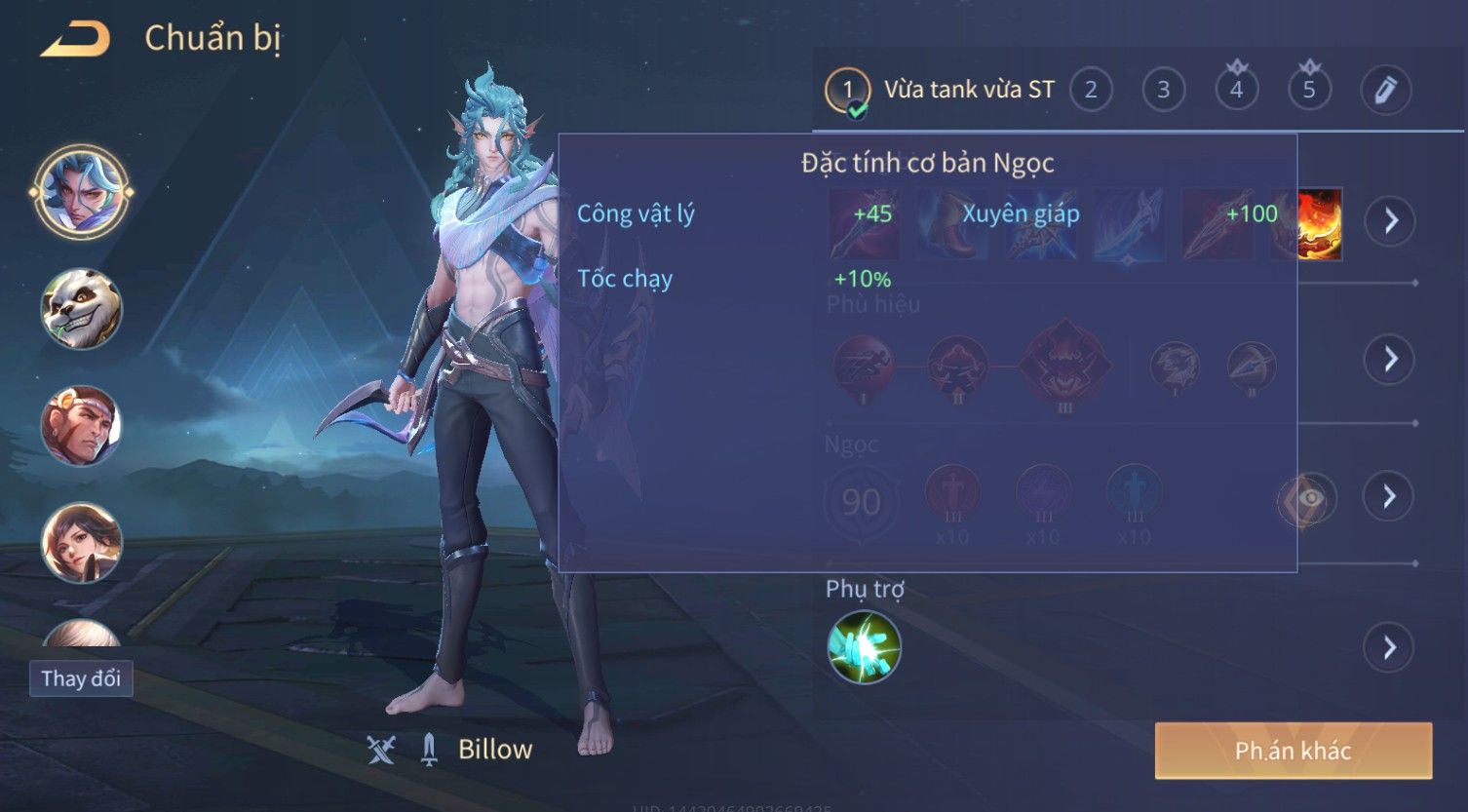Click the "Ph.án khác" button

point(1293,751)
